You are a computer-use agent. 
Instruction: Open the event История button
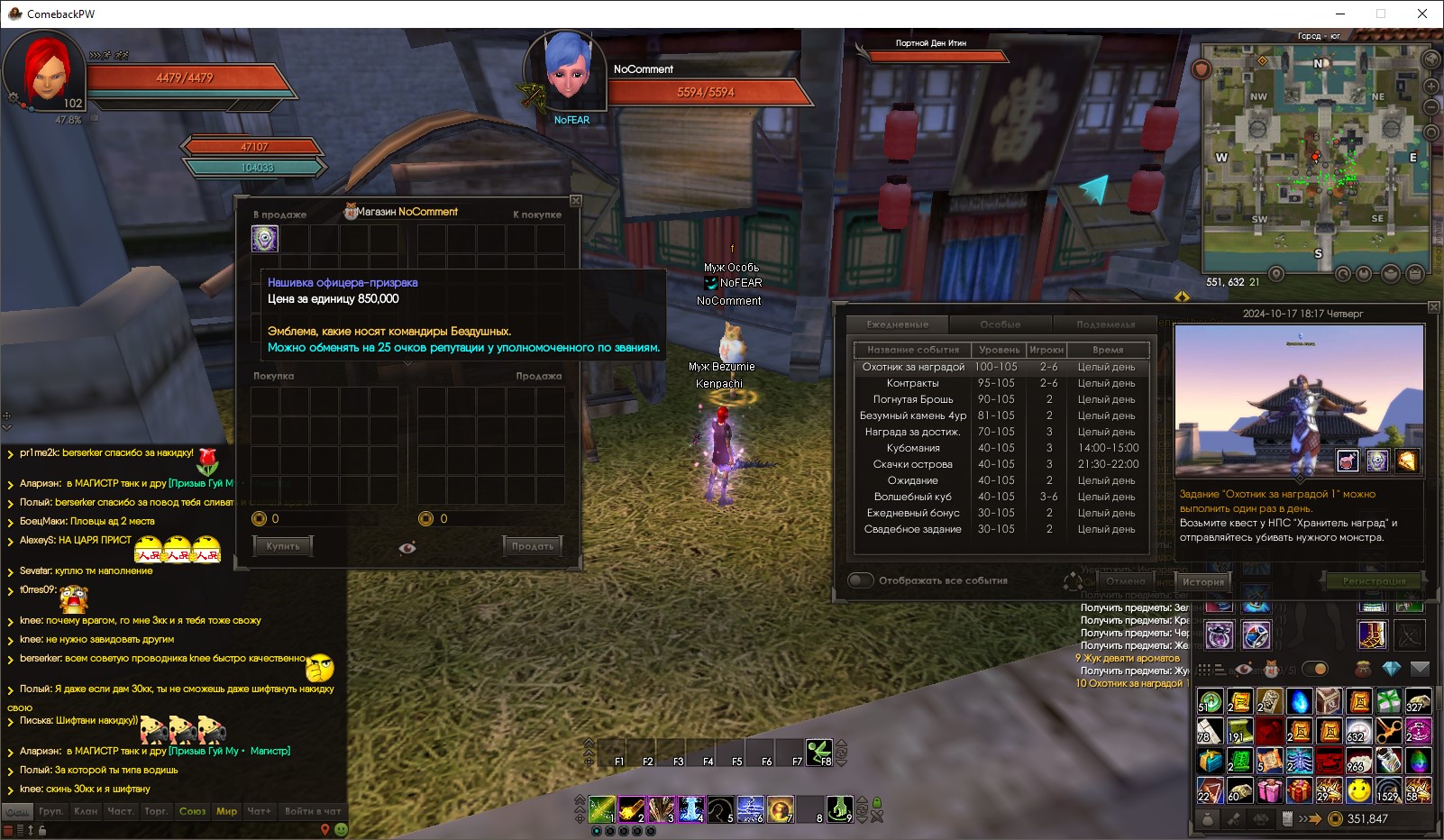click(1203, 582)
